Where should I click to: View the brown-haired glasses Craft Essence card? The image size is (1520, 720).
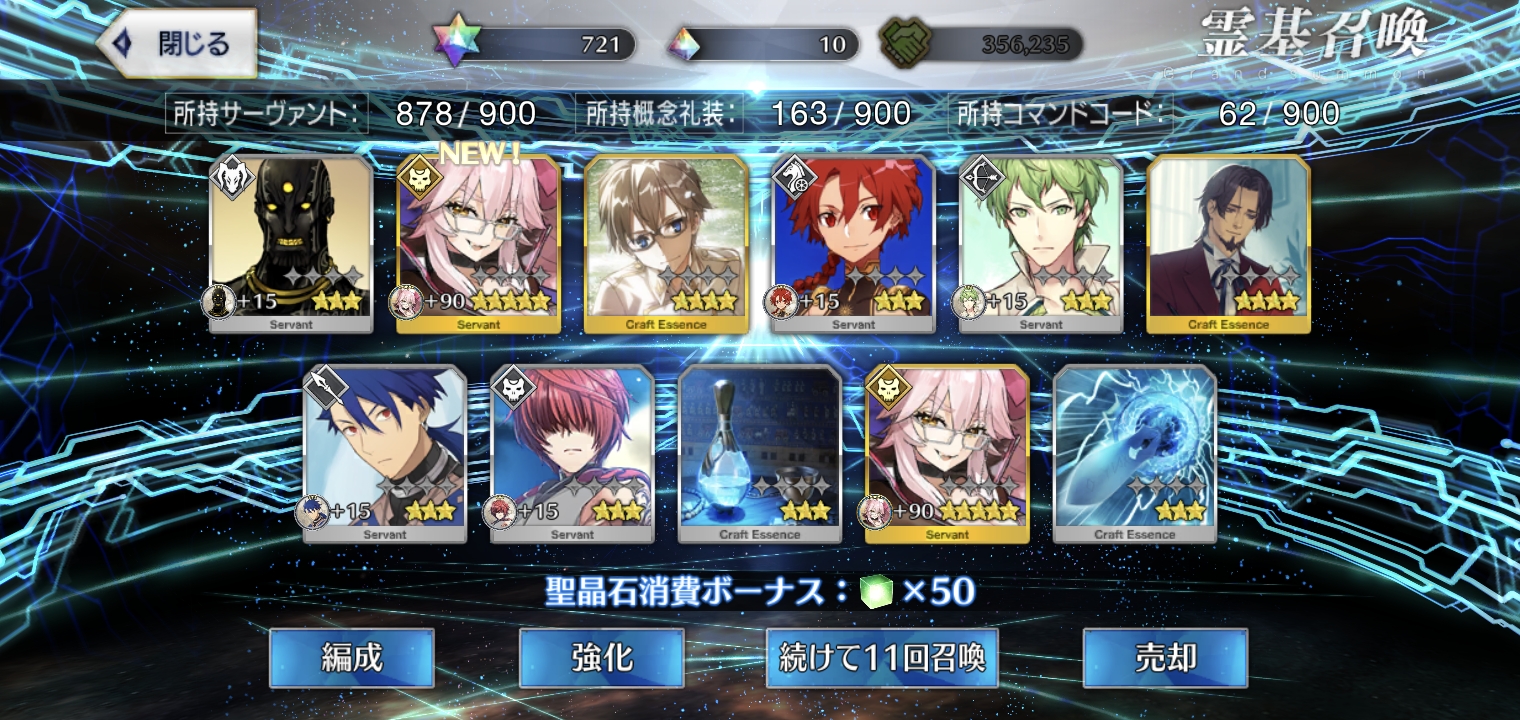666,243
